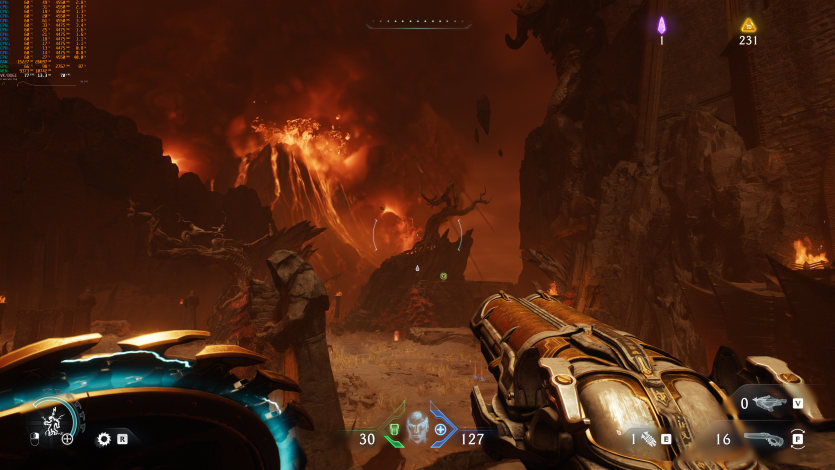Click the blue health cross icon
The image size is (835, 470).
[440, 429]
